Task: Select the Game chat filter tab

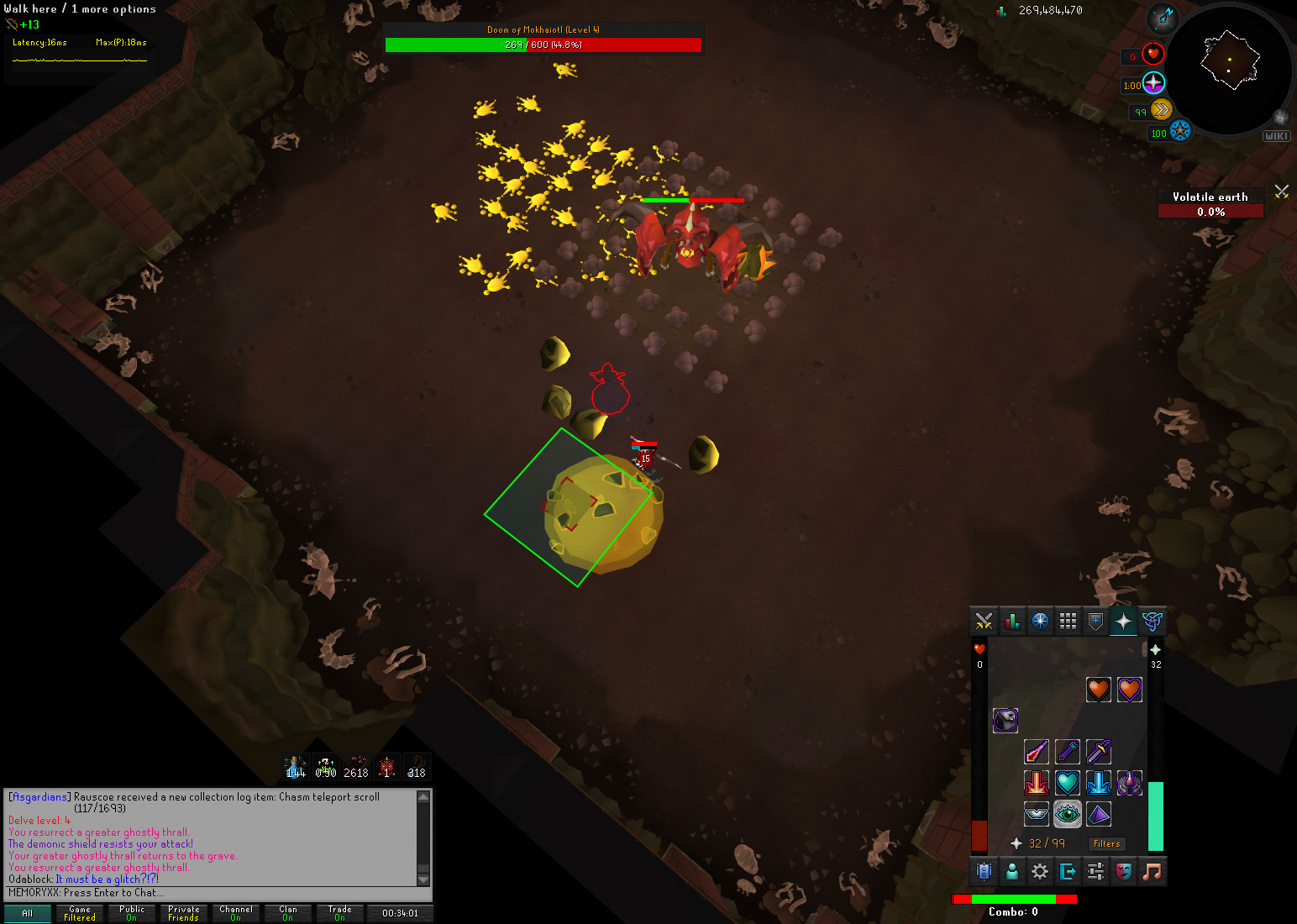Action: click(x=80, y=913)
